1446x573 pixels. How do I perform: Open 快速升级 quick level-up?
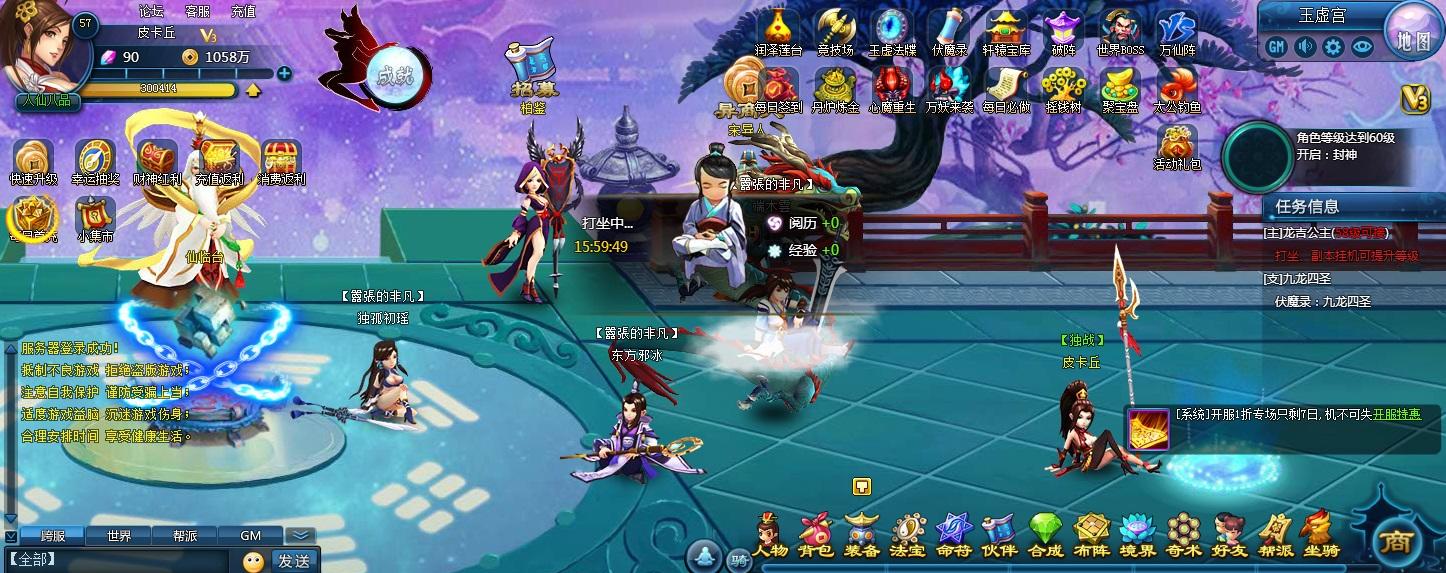point(34,163)
